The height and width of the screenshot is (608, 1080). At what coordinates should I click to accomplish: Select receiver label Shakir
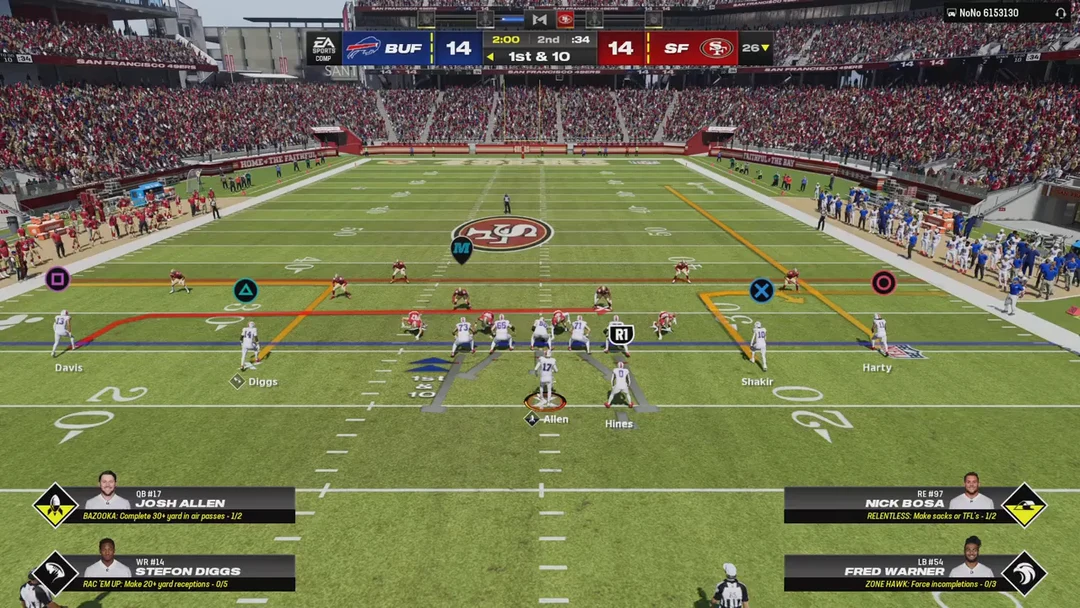[x=757, y=382]
